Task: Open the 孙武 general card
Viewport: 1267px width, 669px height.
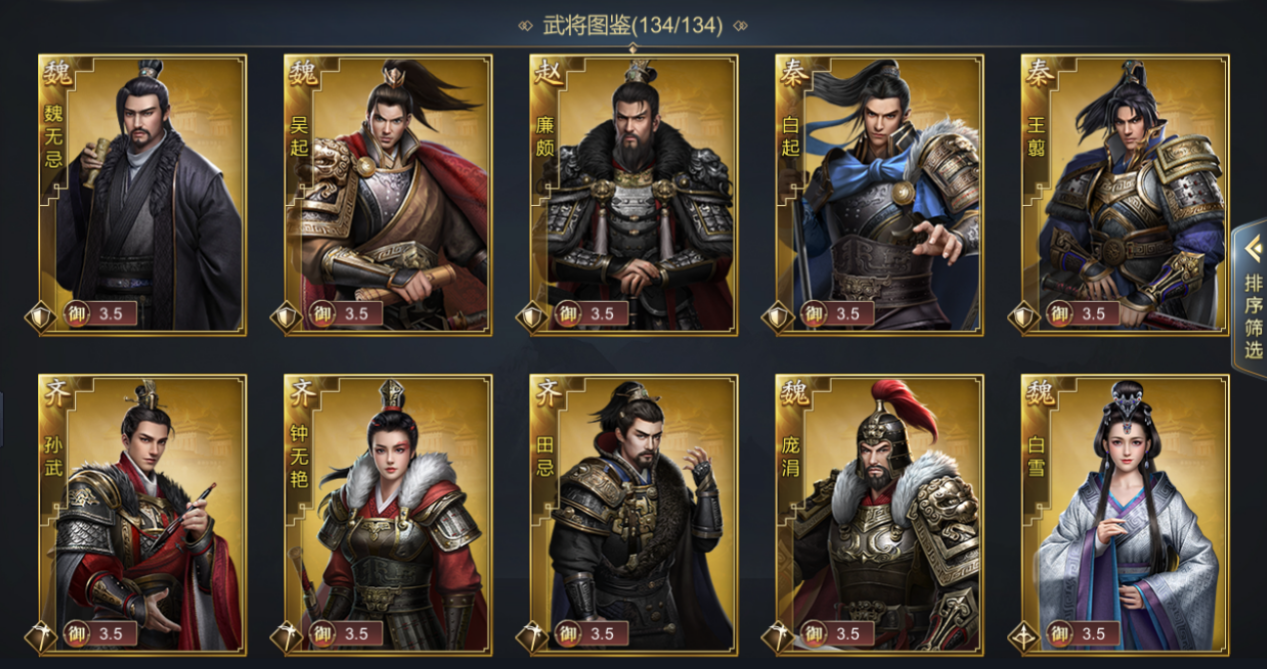Action: tap(142, 514)
